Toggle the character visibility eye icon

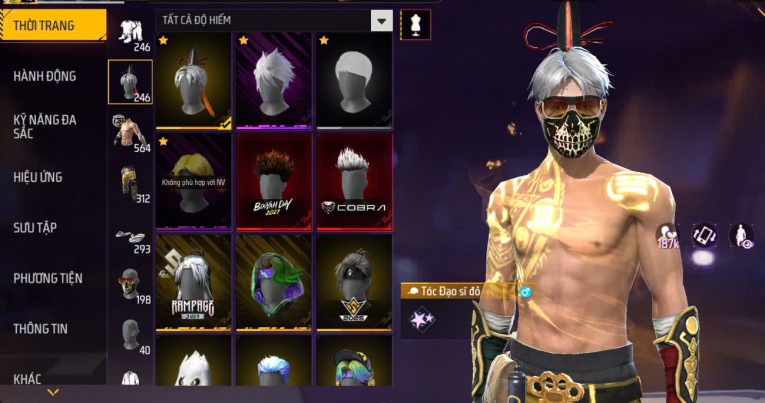(x=741, y=236)
